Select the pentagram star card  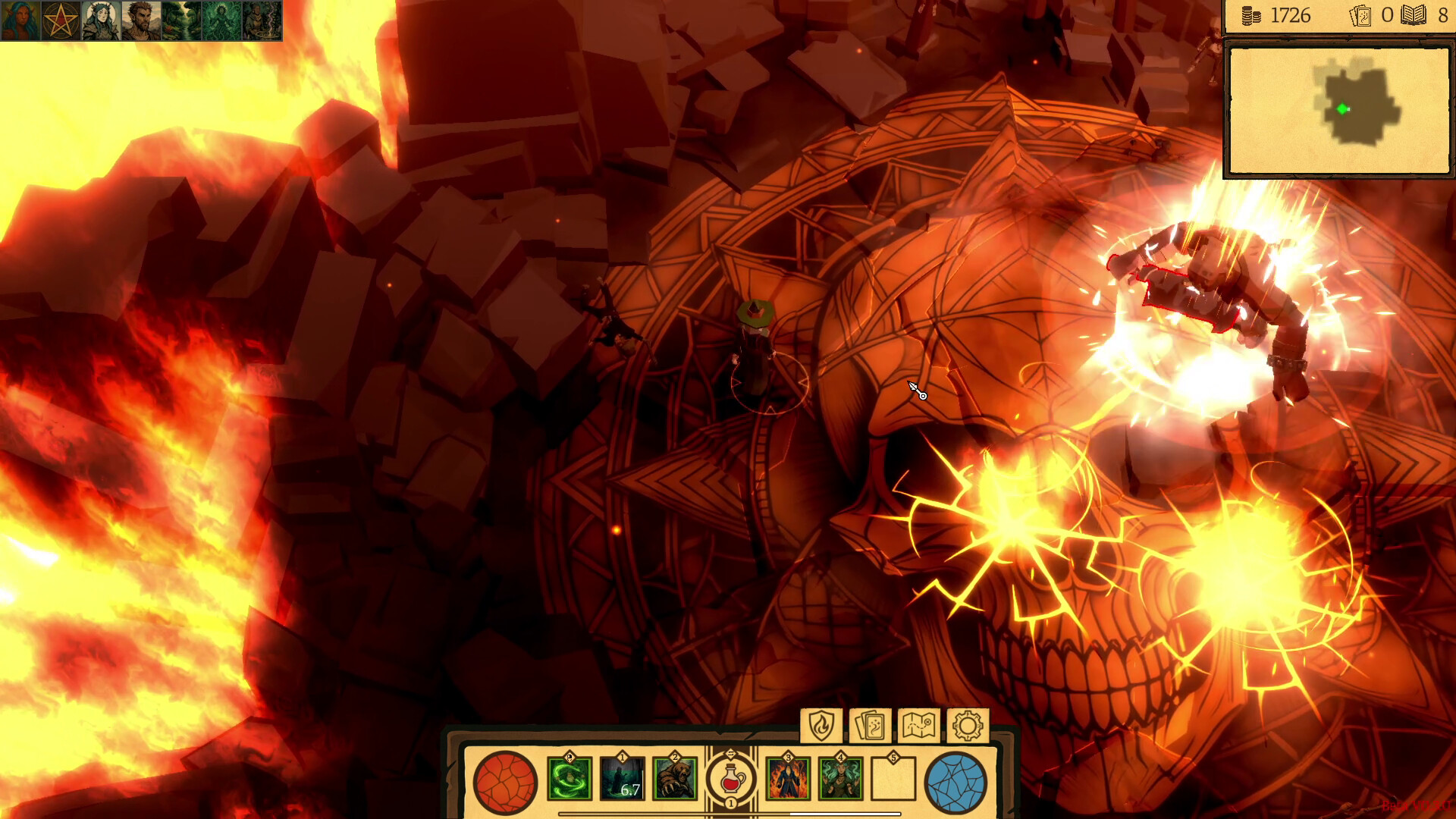61,20
